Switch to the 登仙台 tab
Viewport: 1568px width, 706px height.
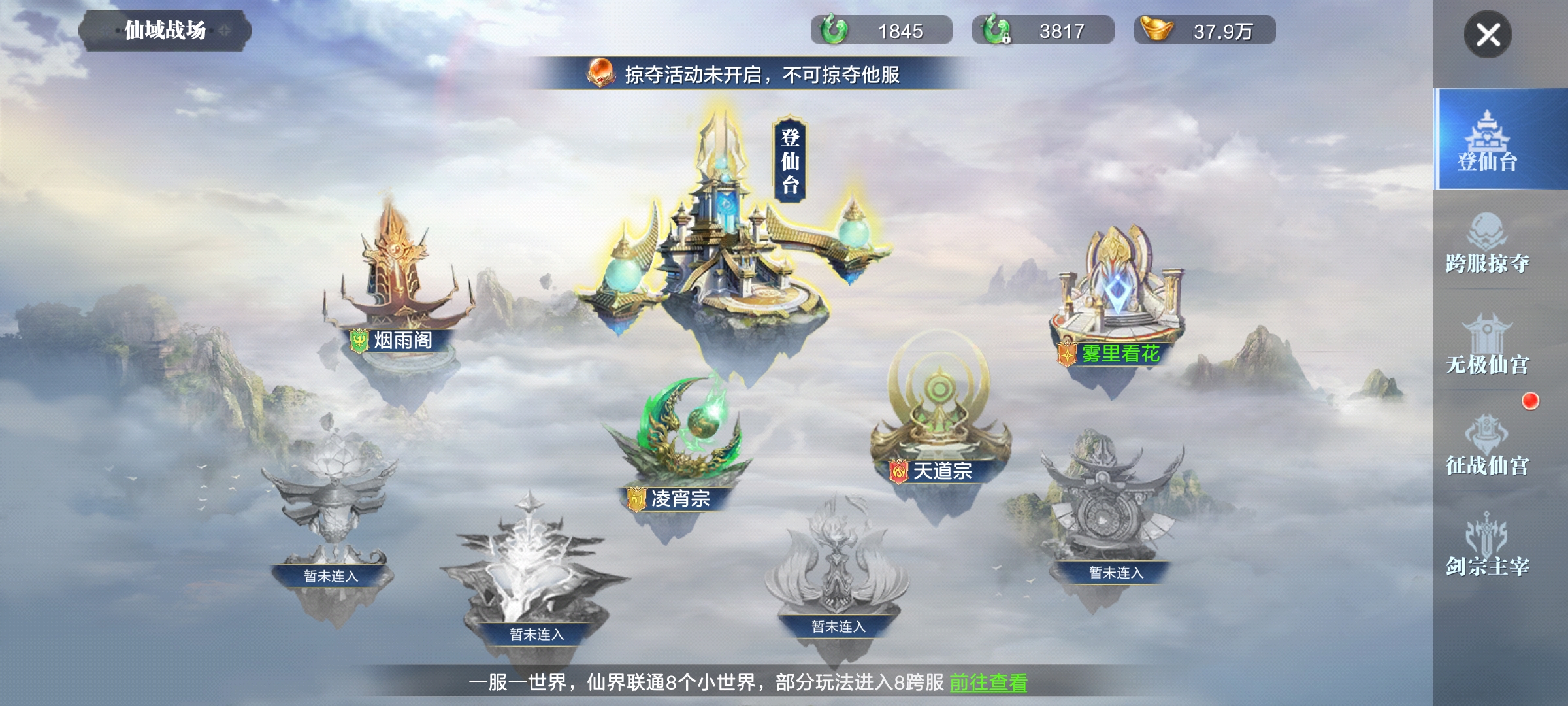[1488, 139]
